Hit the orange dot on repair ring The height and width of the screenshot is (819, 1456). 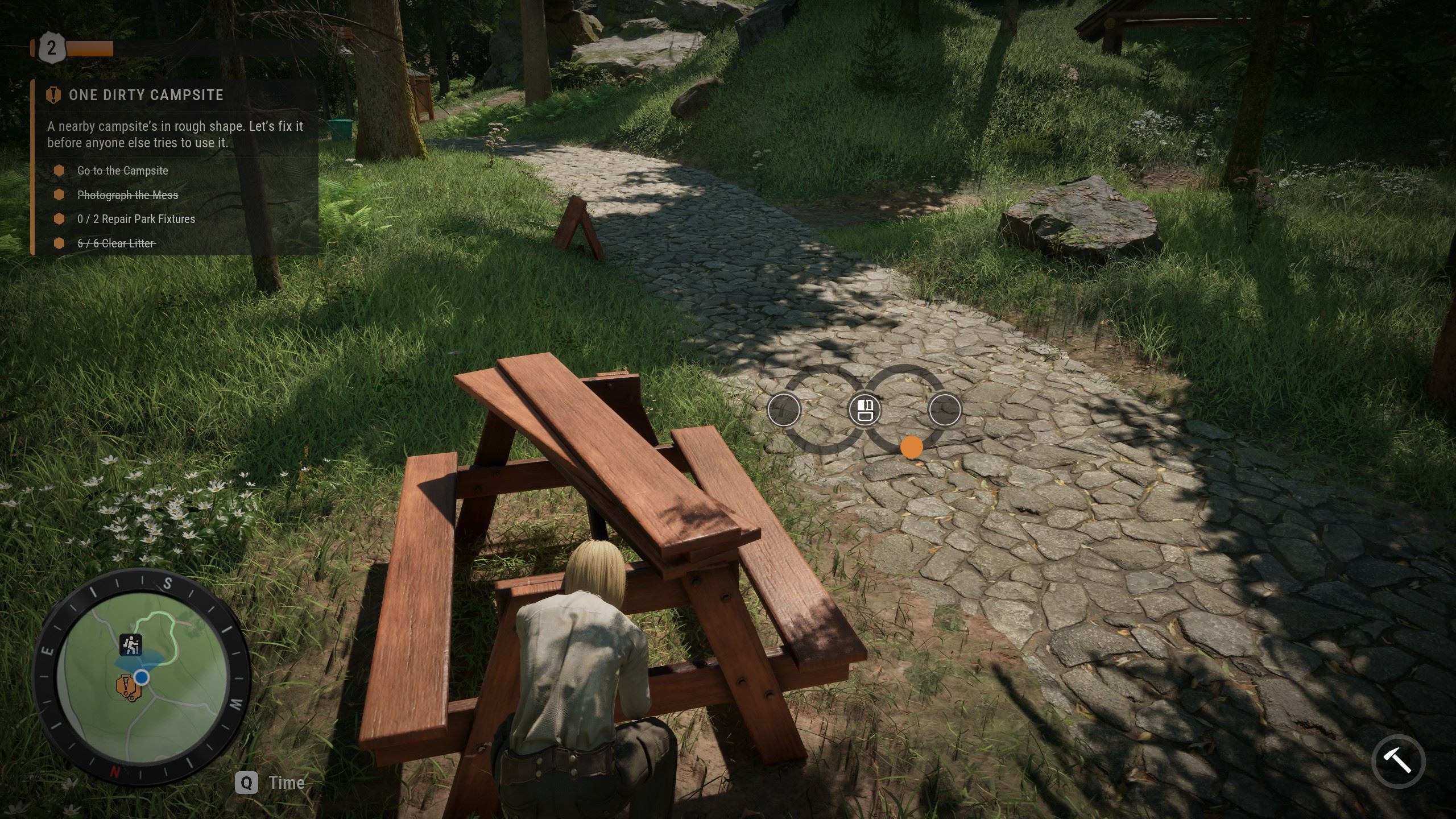coord(911,447)
